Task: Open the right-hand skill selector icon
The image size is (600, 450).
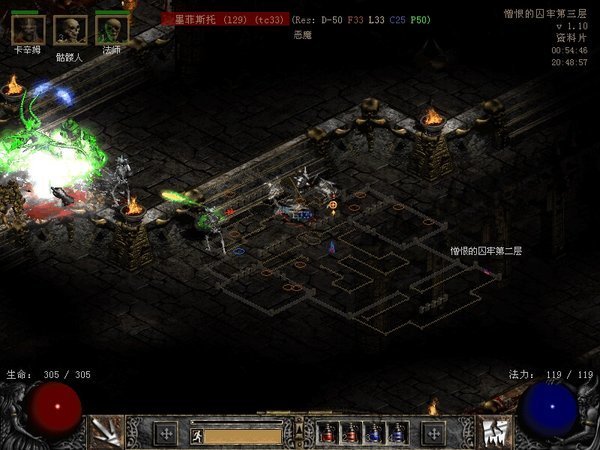Action: pos(494,432)
